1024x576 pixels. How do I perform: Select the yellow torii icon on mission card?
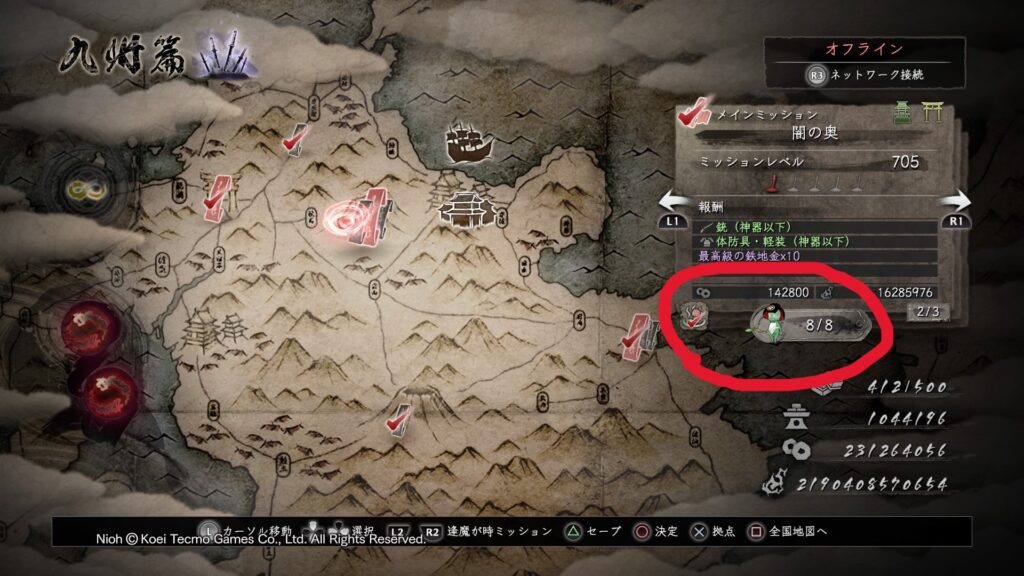coord(932,115)
